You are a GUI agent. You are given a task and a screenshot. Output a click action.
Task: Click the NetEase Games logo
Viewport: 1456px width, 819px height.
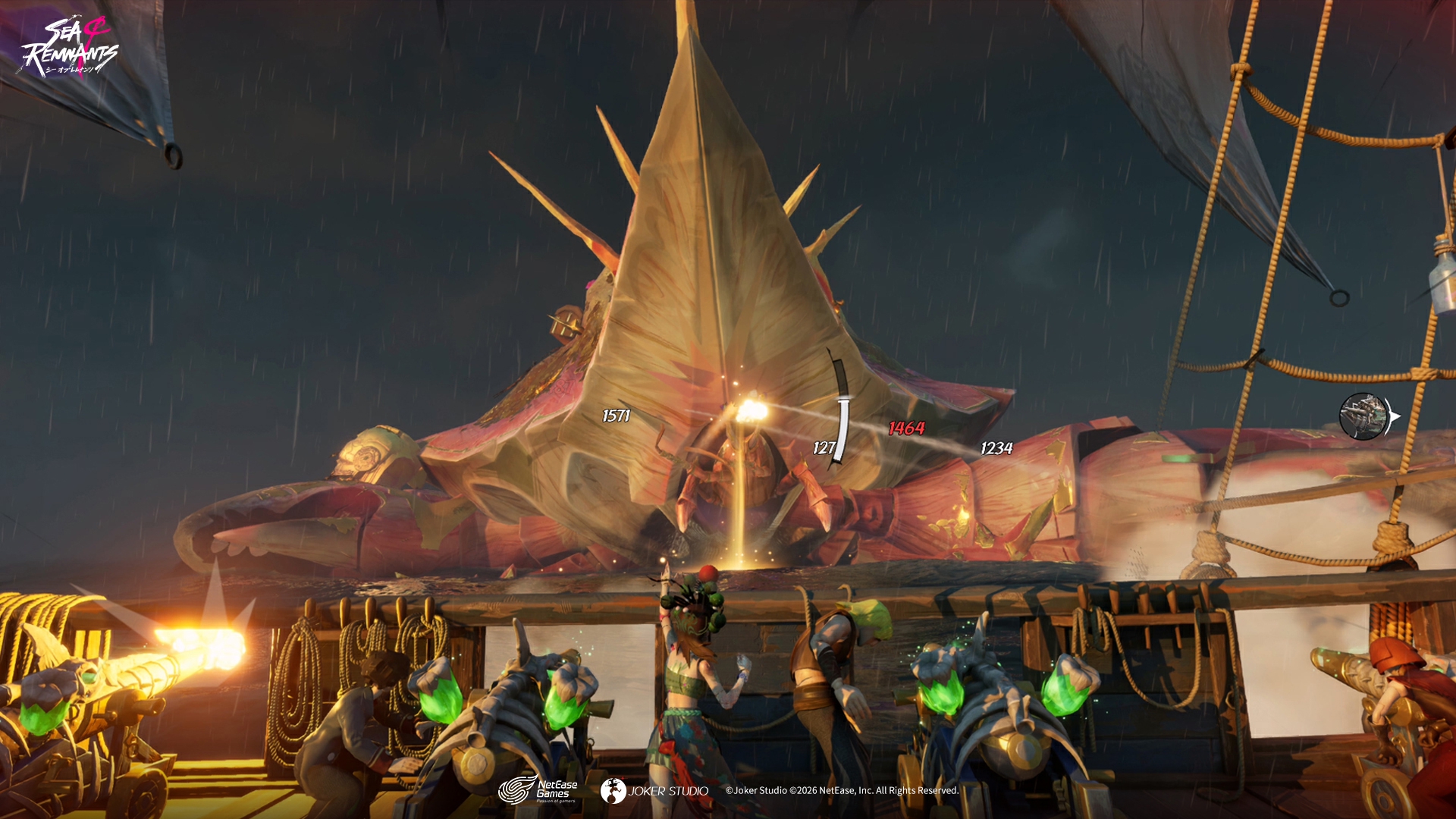pyautogui.click(x=538, y=790)
